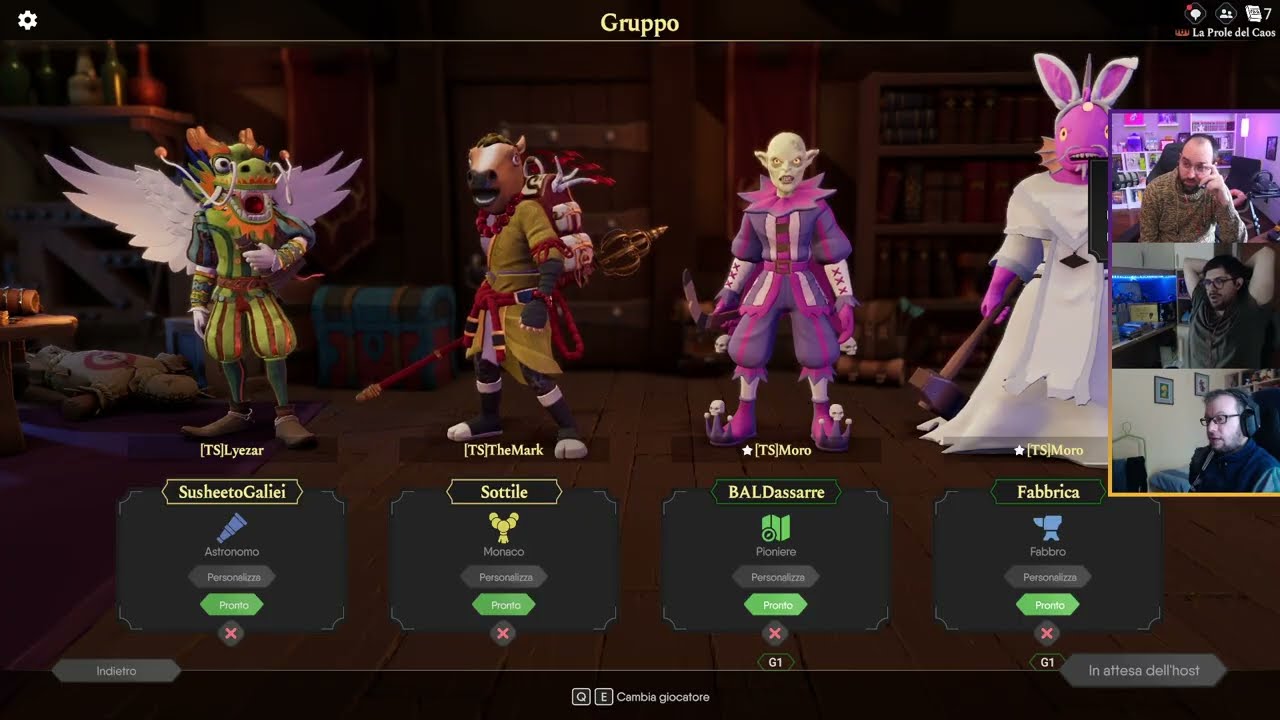Open Personalizza for BALDassarre the Pioniere
This screenshot has width=1280, height=720.
[x=777, y=577]
